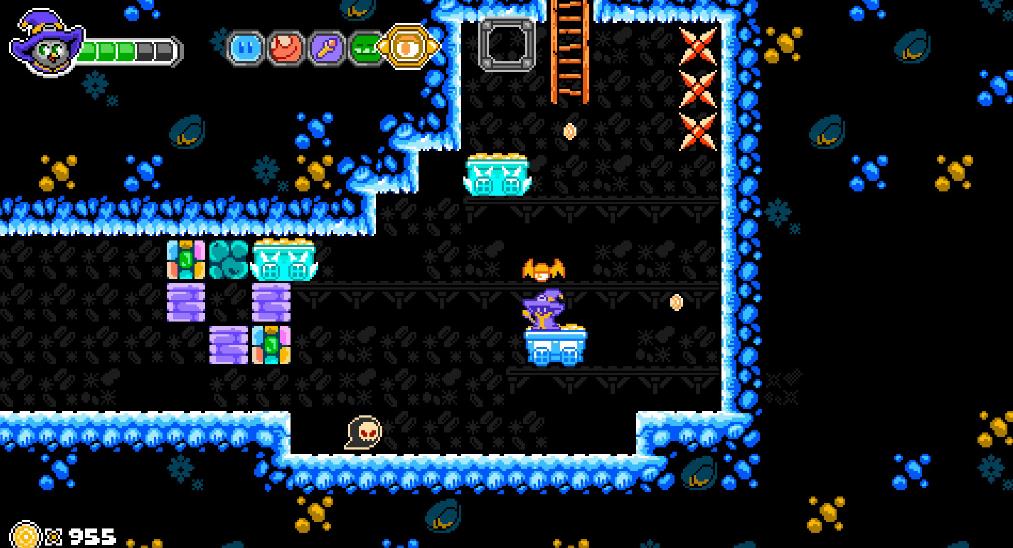Select the blue slime summon icon
1013x548 pixels.
(245, 47)
